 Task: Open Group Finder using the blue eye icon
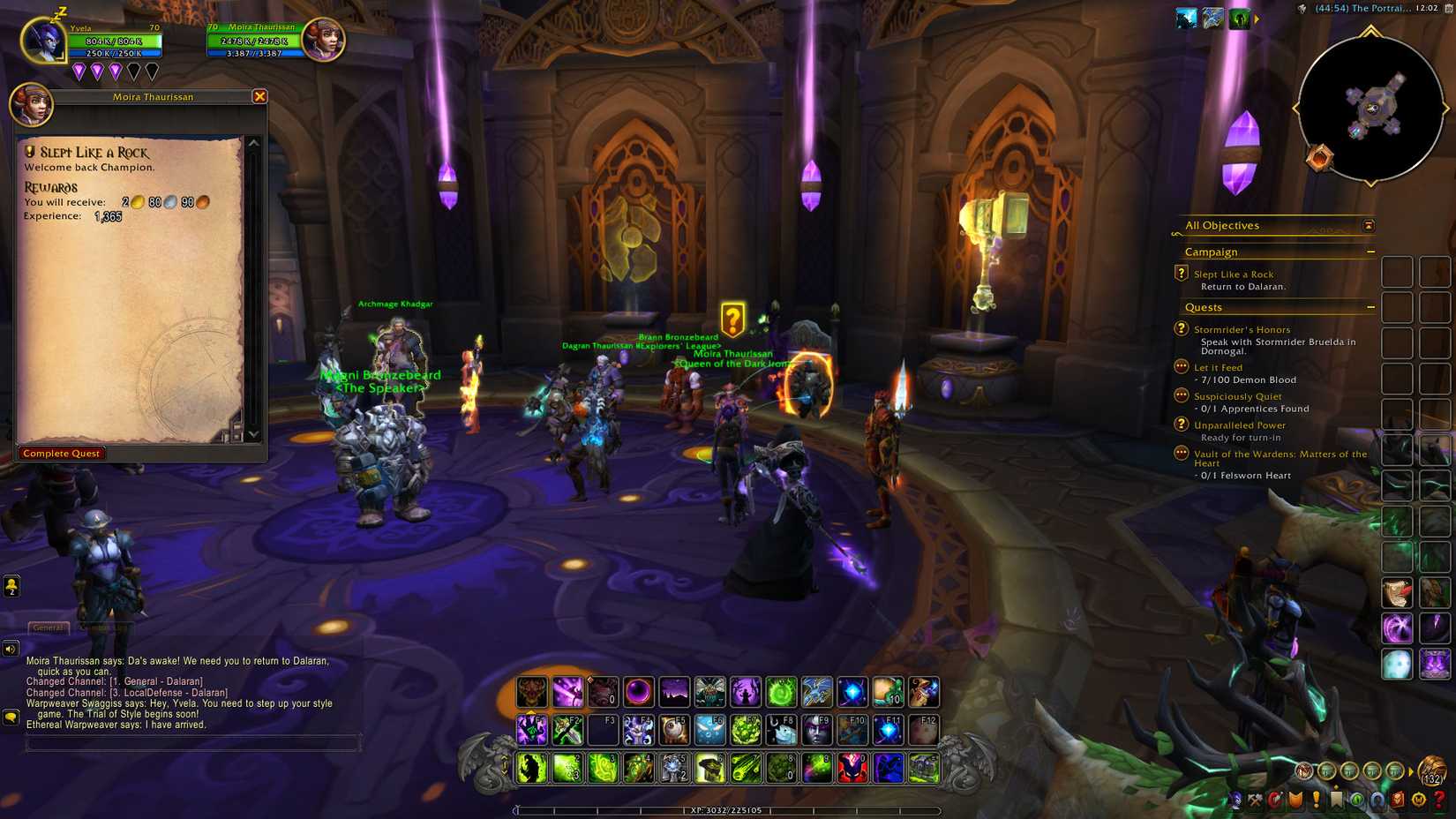pyautogui.click(x=1377, y=799)
